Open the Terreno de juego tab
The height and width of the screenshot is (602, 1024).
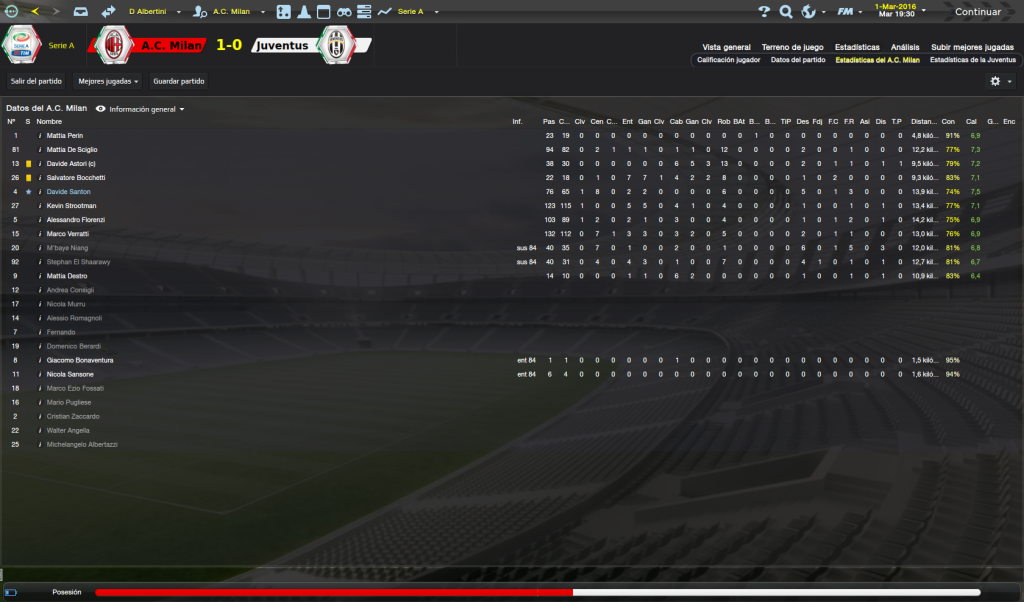pyautogui.click(x=792, y=47)
